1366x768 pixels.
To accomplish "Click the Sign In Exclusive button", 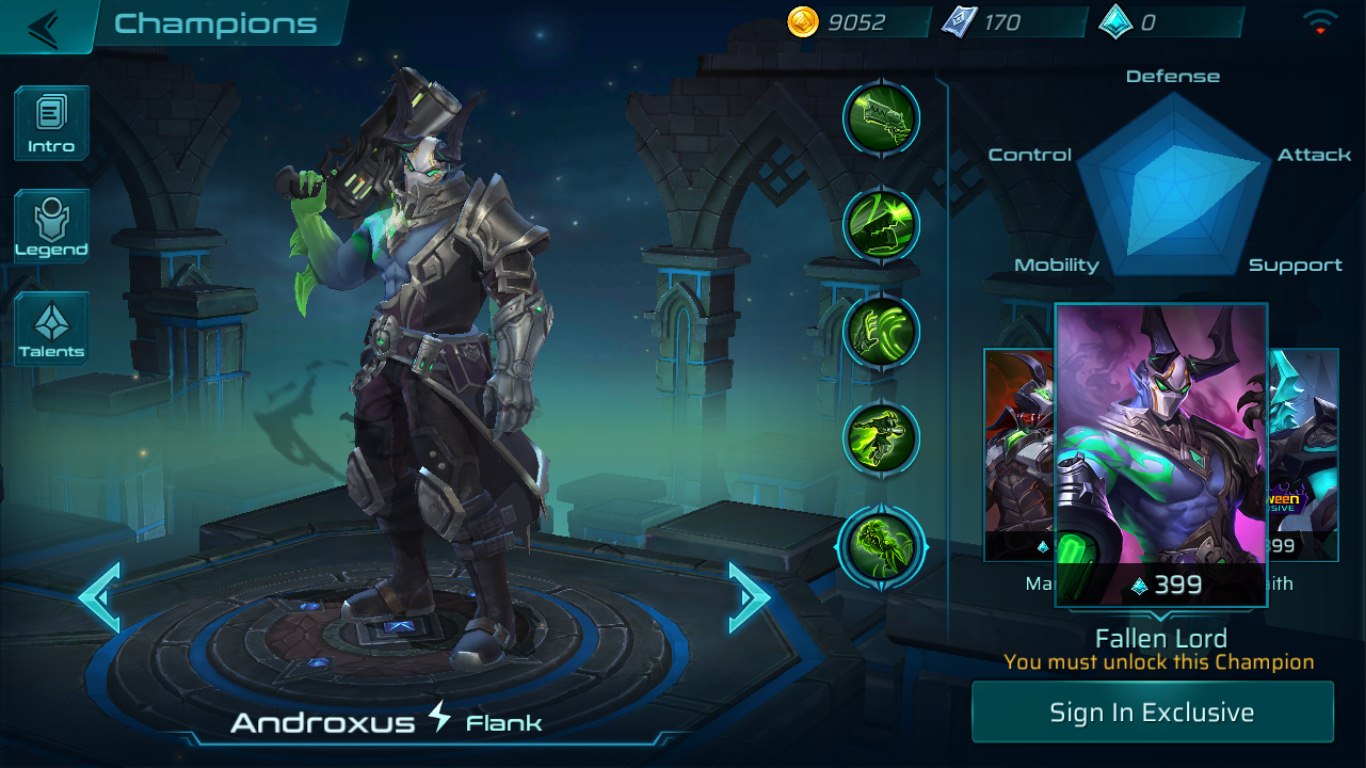I will (x=1152, y=712).
